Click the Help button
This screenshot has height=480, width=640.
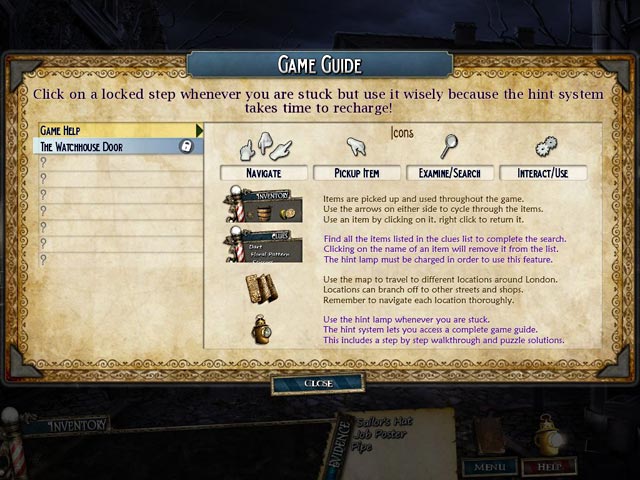coord(549,465)
